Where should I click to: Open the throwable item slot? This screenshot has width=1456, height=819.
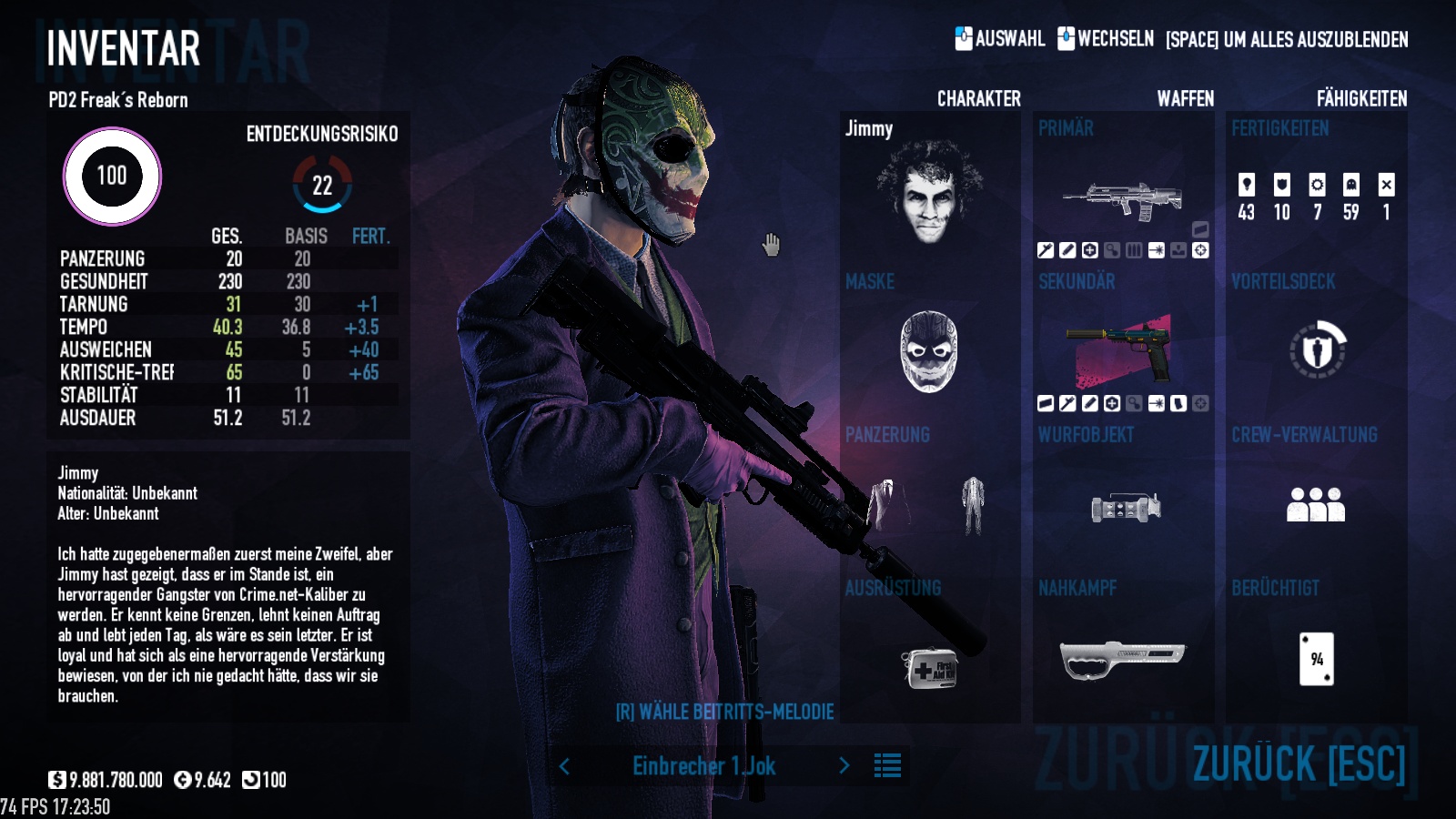tap(1125, 507)
